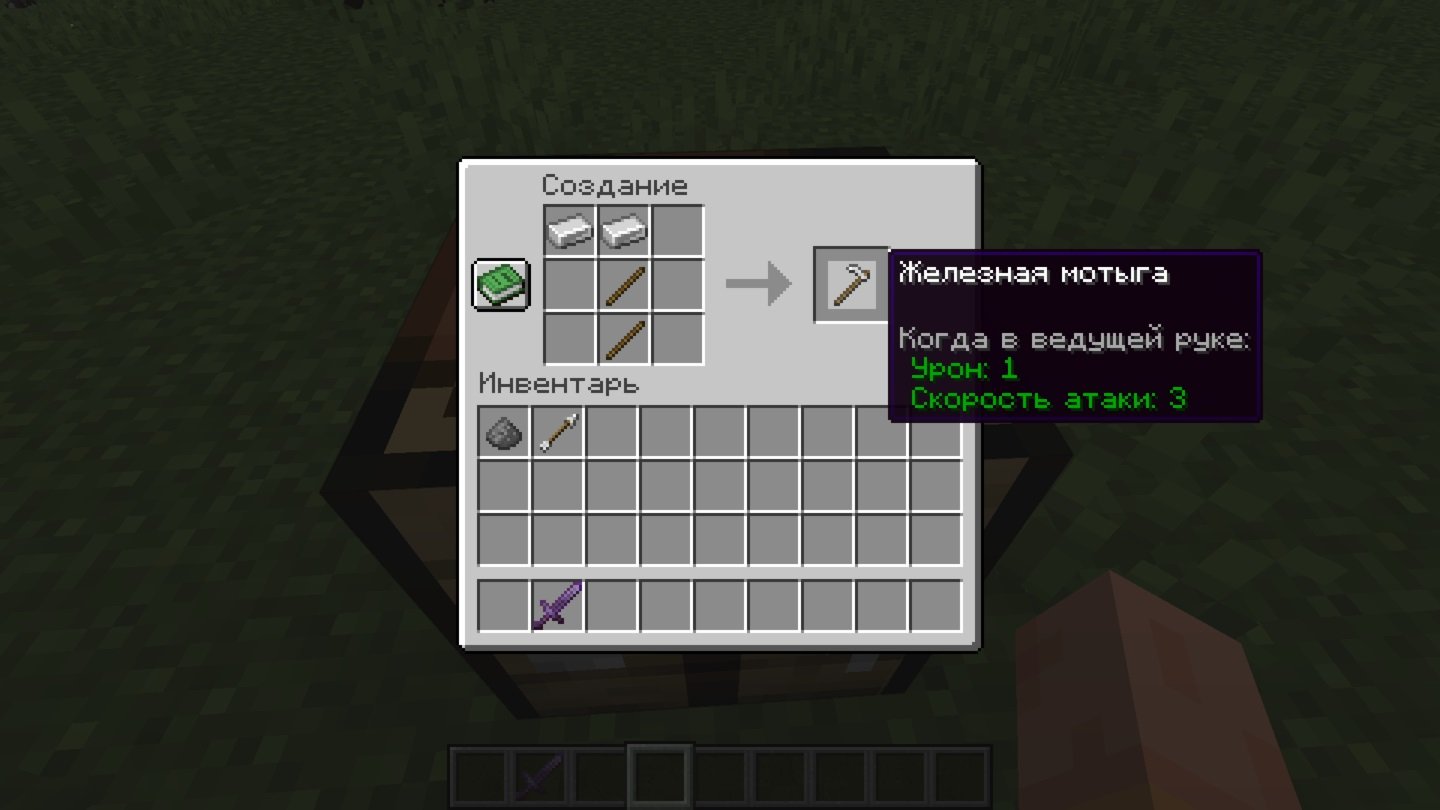Select the purple sword in the hotbar row
Screen dimensions: 1440x810
(558, 606)
